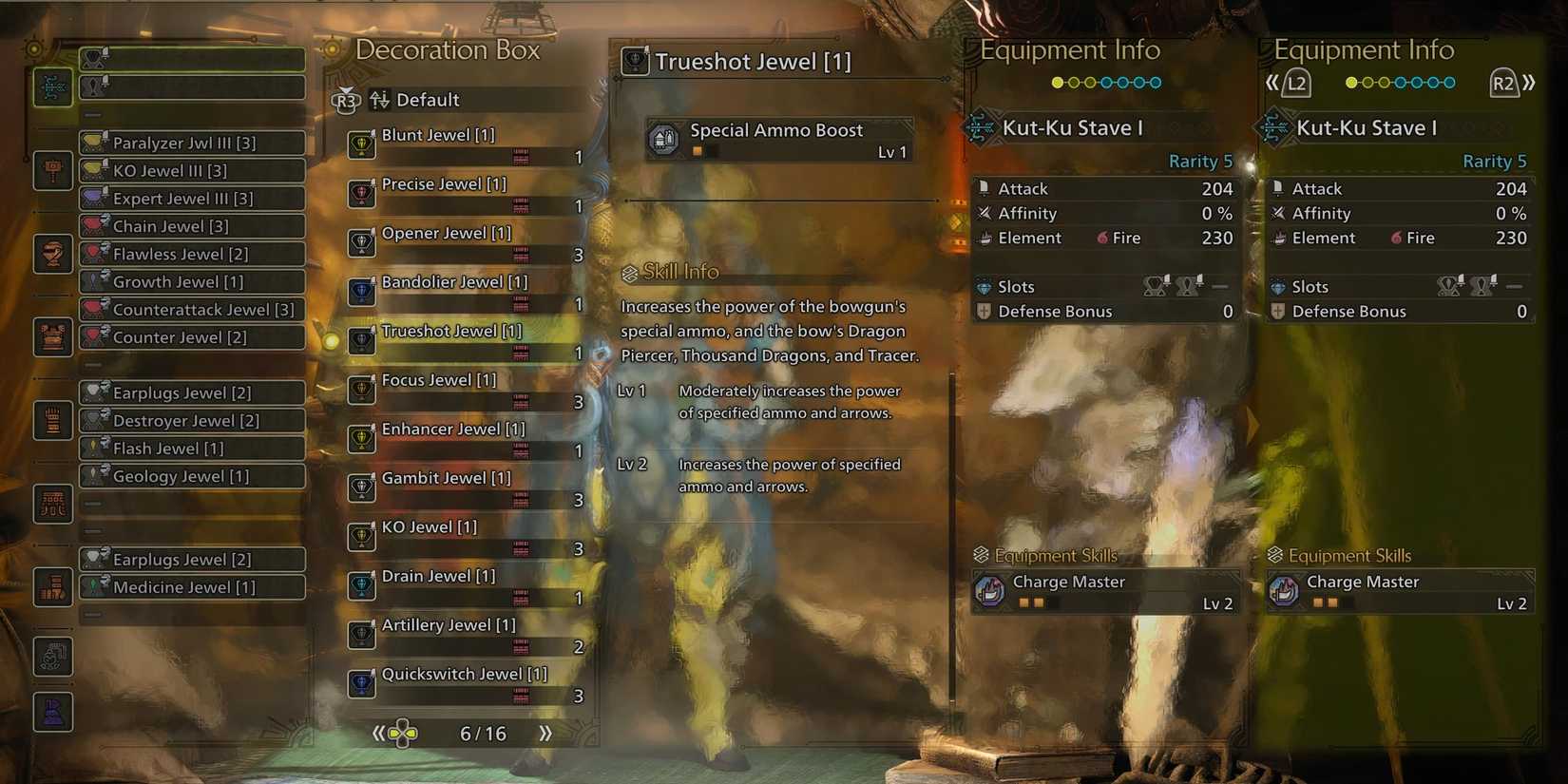The height and width of the screenshot is (784, 1568).
Task: Switch to previous equipment with L2 arrows
Action: [1288, 83]
